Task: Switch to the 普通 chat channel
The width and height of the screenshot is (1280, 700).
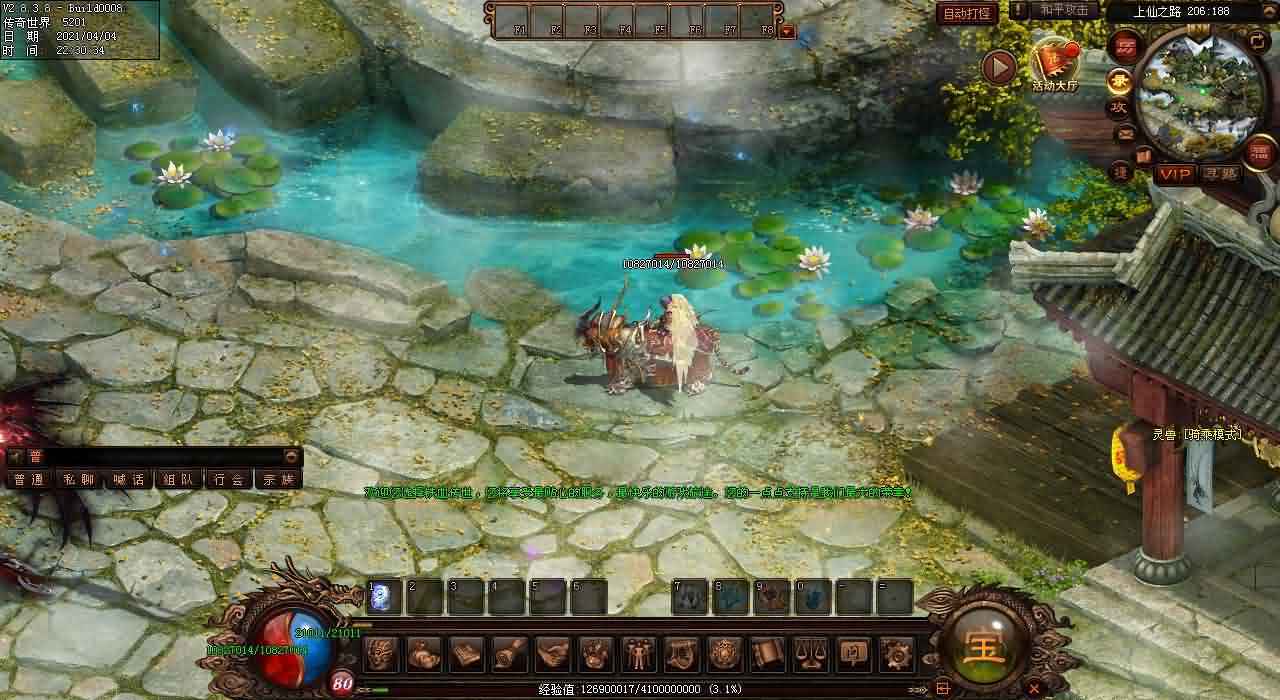Action: click(29, 479)
